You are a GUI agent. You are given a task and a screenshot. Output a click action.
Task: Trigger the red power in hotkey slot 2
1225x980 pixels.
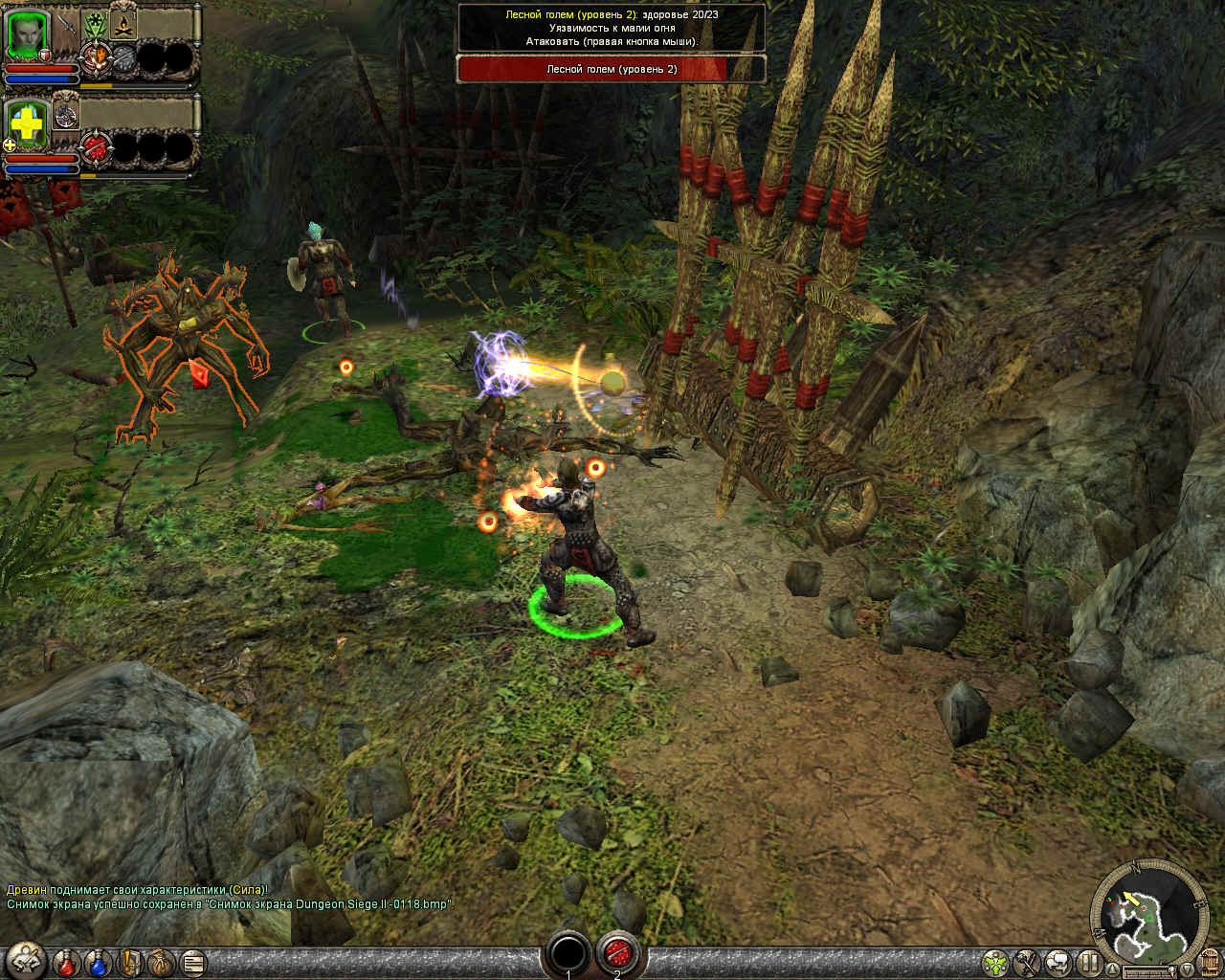click(x=617, y=953)
